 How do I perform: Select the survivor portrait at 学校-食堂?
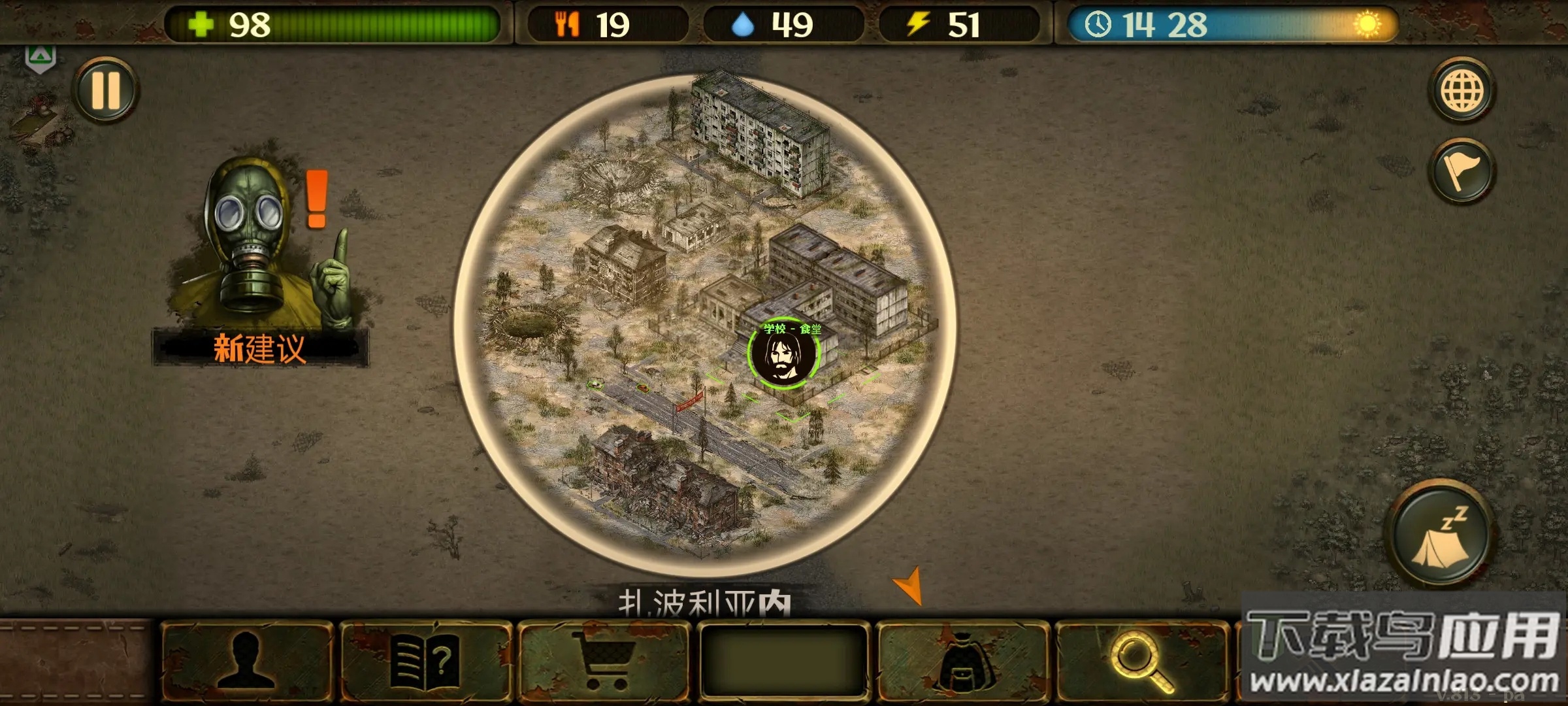pos(783,355)
